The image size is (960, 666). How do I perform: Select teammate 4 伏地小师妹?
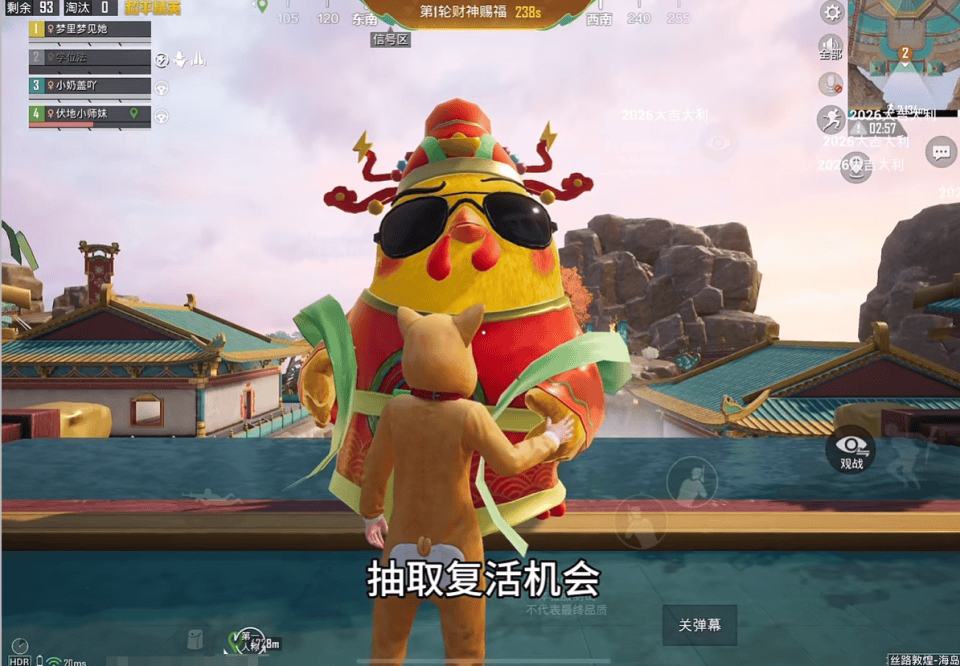(x=90, y=114)
